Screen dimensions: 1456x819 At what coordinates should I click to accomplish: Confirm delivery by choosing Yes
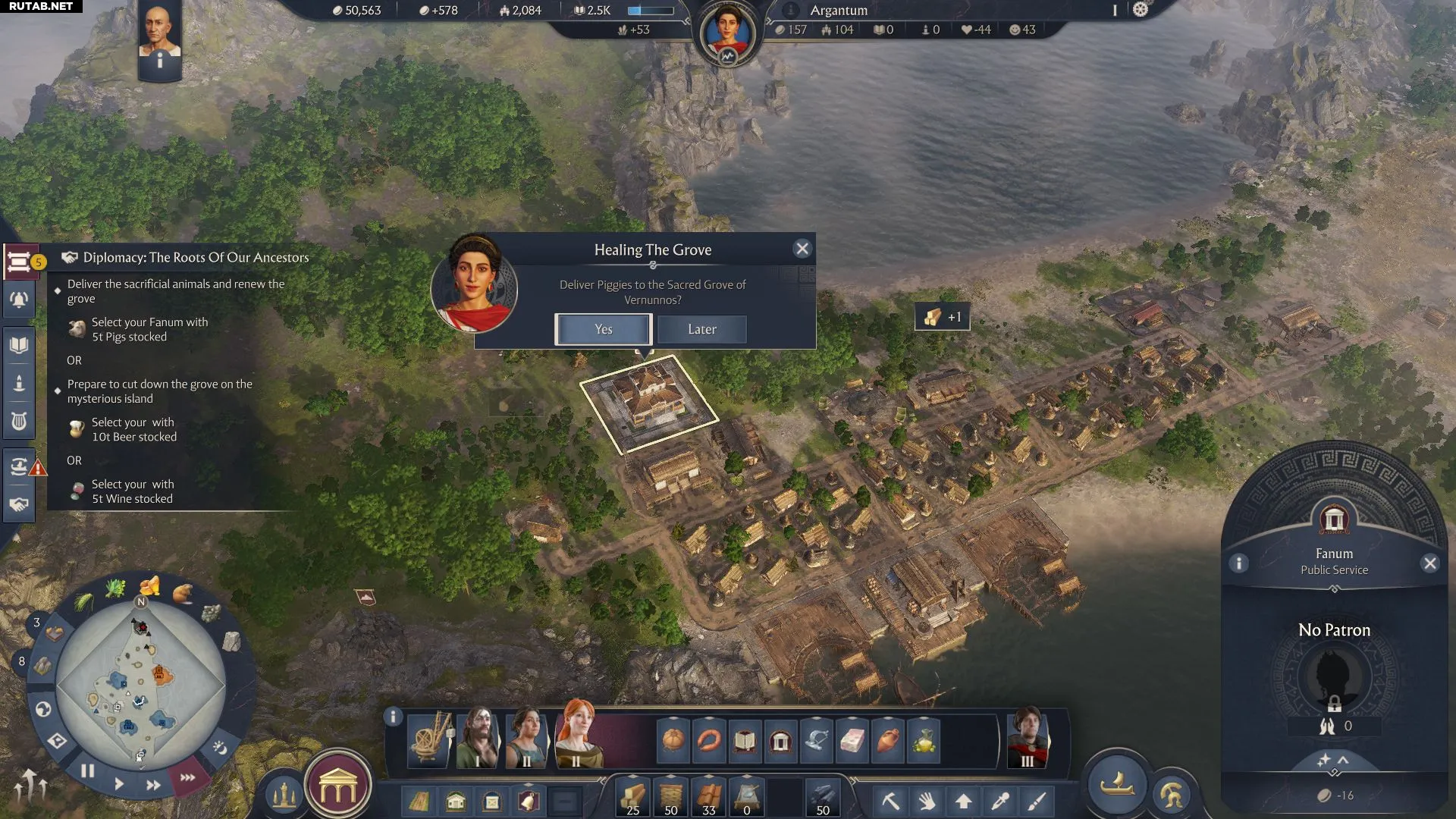[603, 329]
